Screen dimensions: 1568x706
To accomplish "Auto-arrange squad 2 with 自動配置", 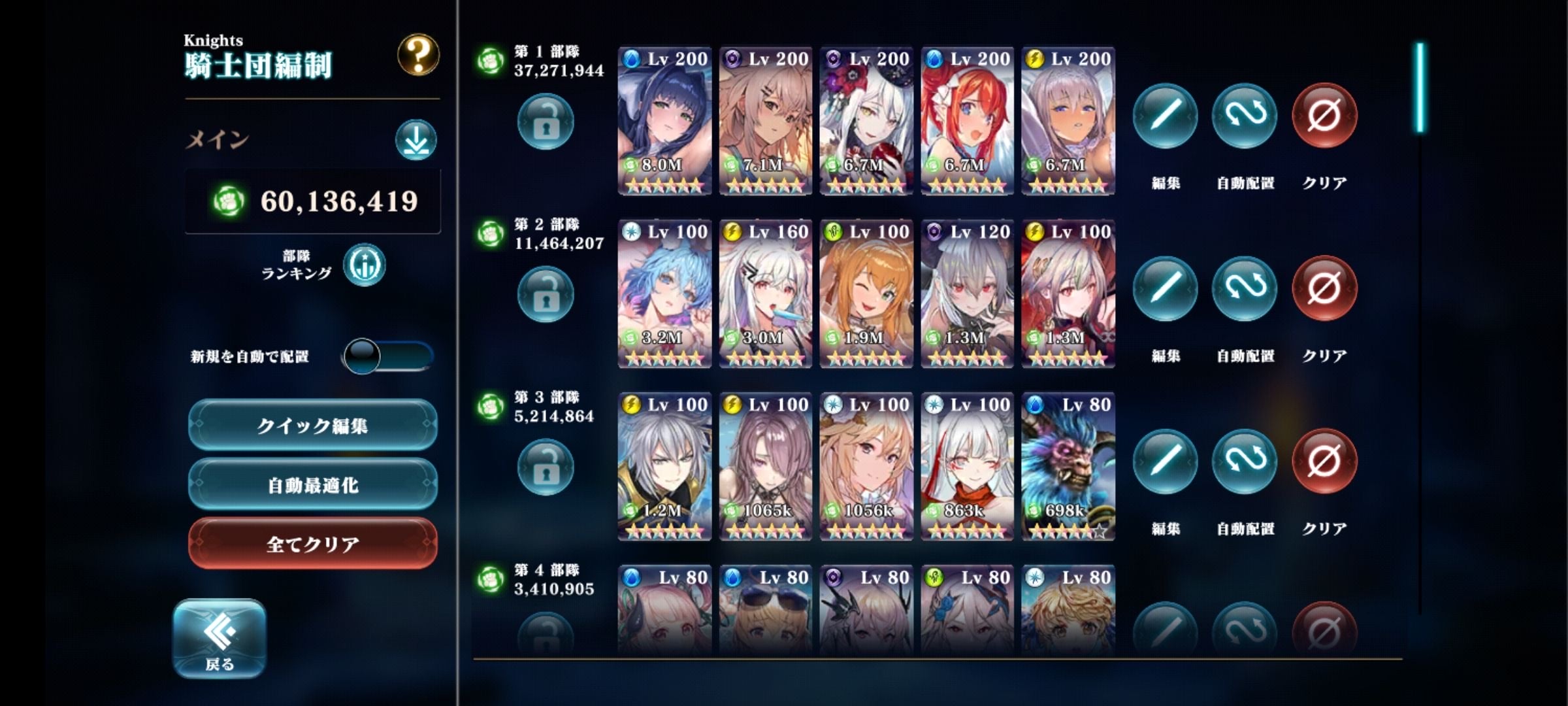I will pyautogui.click(x=1245, y=289).
